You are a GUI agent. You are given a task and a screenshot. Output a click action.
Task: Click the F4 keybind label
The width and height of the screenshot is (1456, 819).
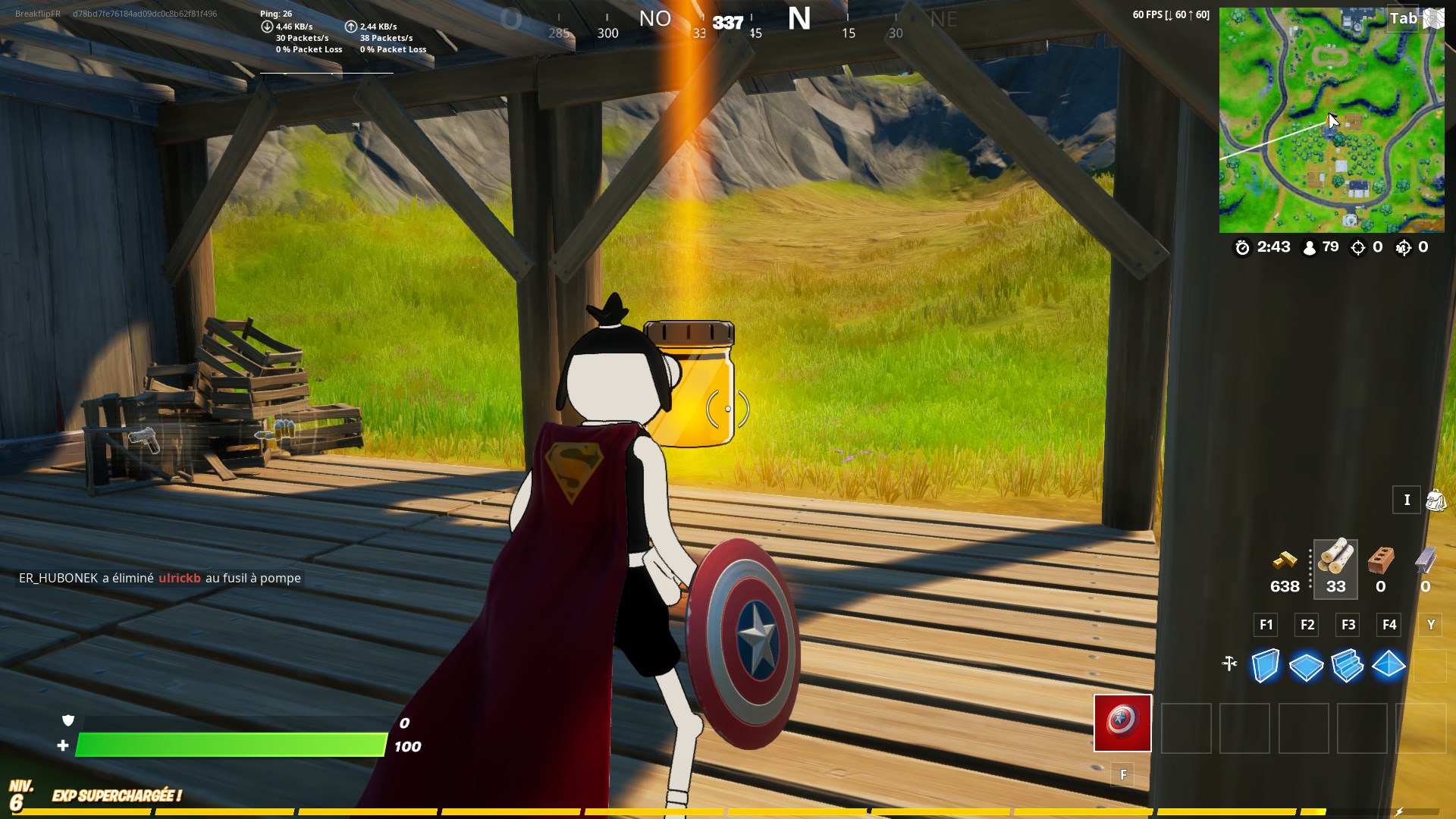[1389, 625]
